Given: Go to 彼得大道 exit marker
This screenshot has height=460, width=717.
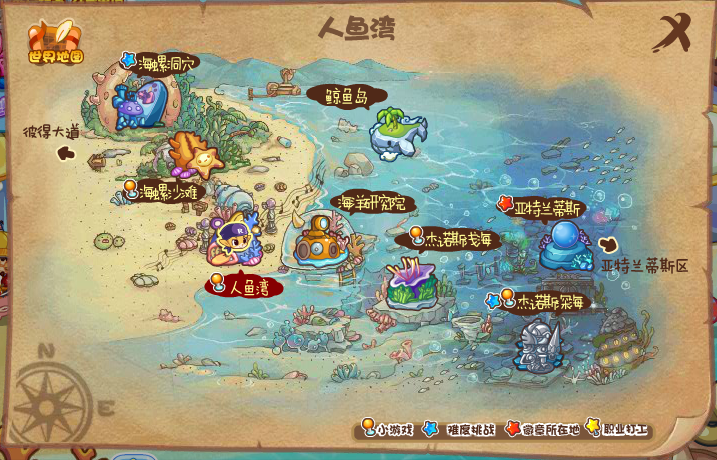Looking at the screenshot, I should 66,153.
